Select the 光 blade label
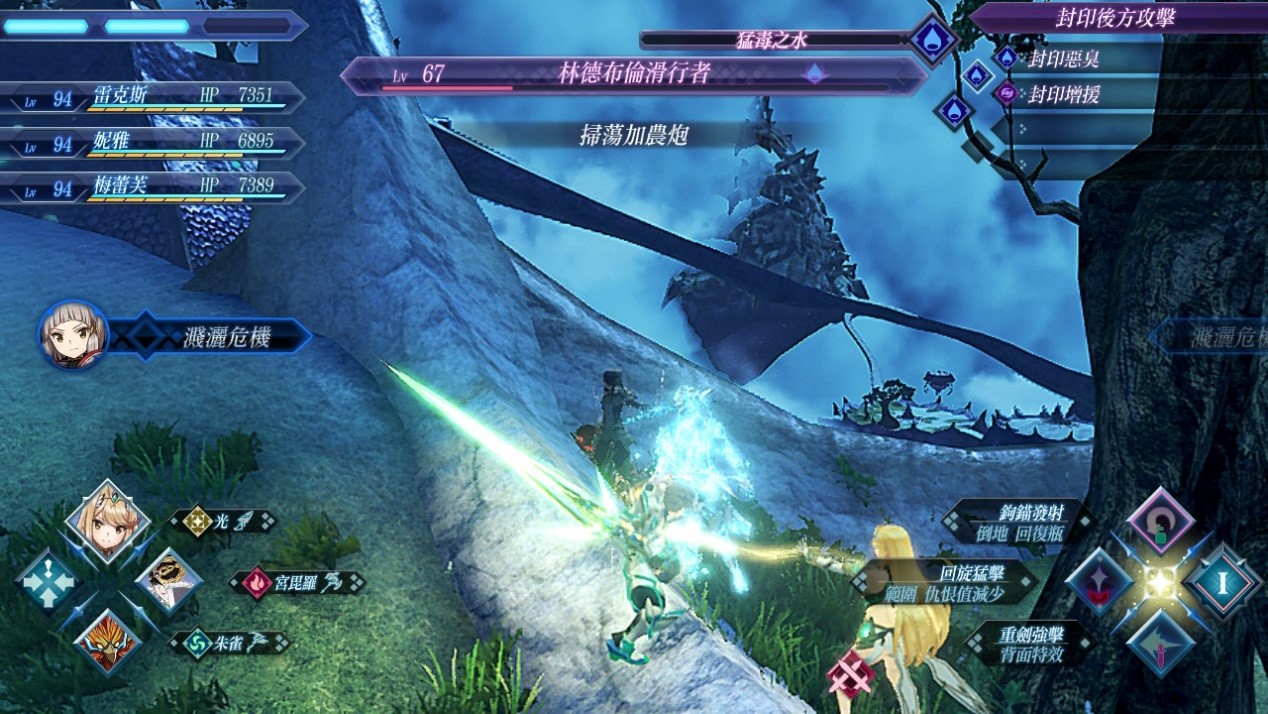1268x714 pixels. 223,521
